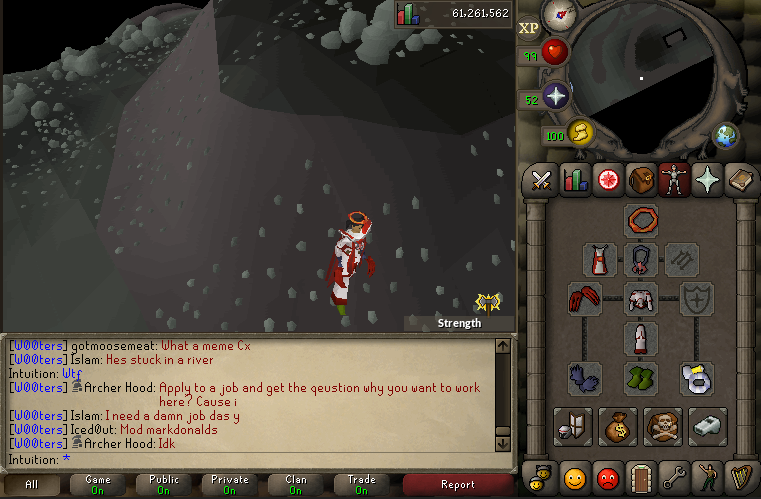Viewport: 761px width, 499px height.
Task: View items kept on death skull button
Action: (x=663, y=425)
